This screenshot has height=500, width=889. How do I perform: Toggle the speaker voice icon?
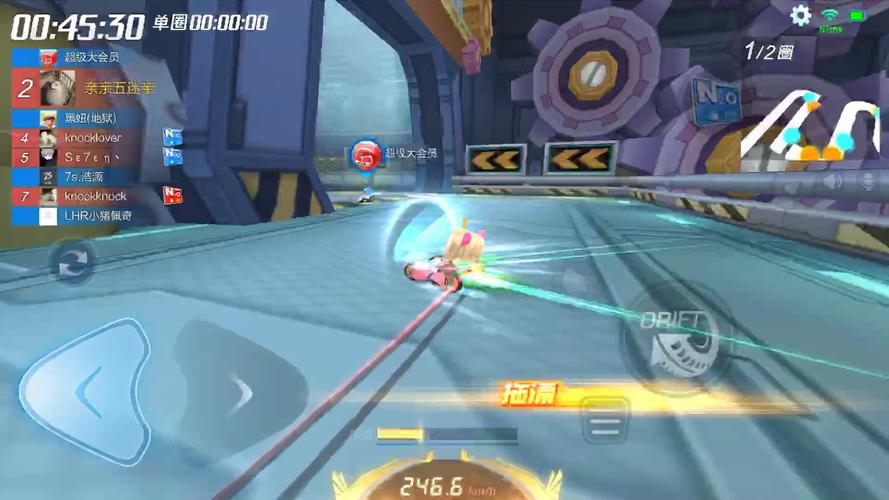(833, 182)
